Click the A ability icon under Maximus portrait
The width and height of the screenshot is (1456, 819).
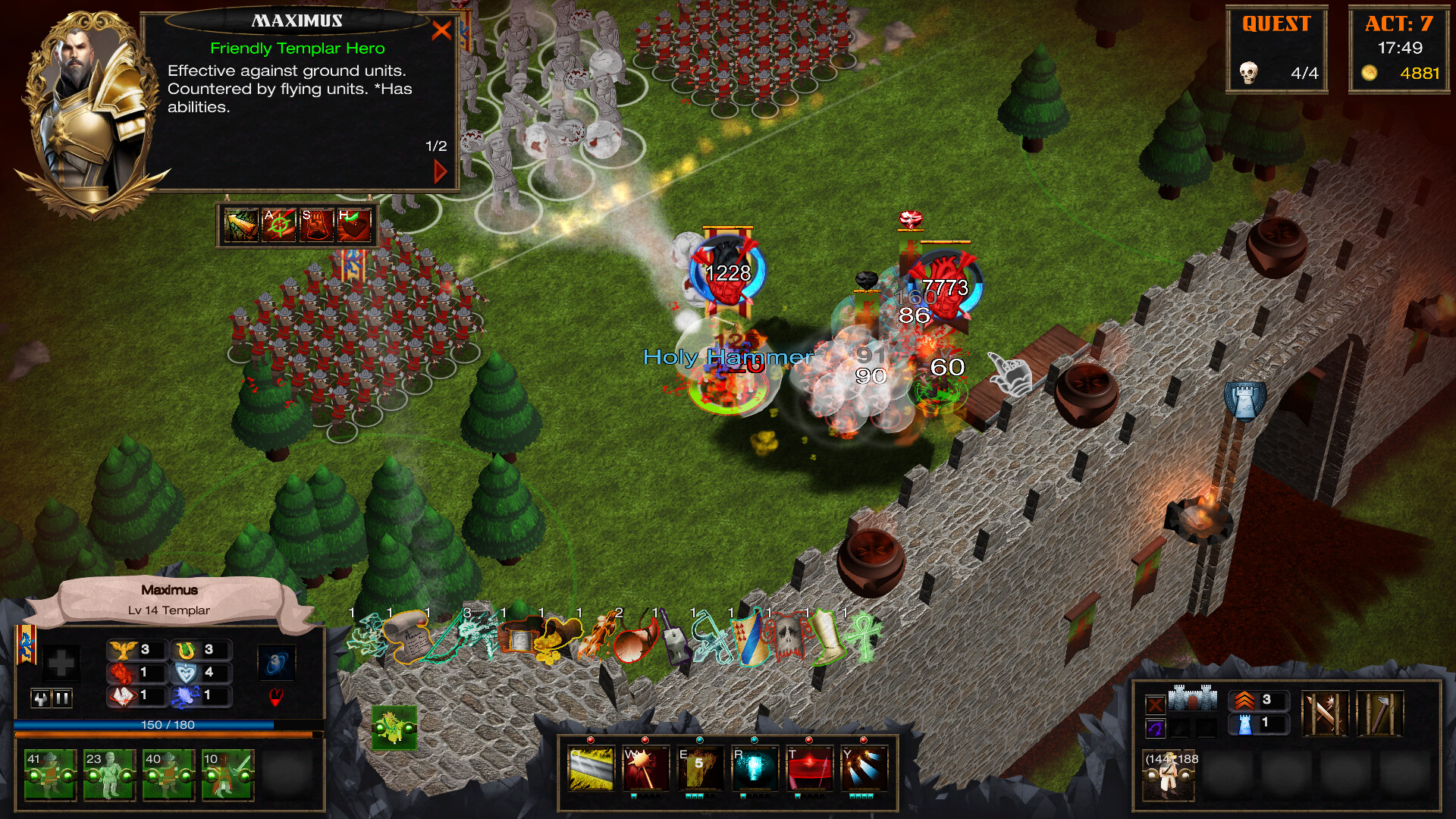(279, 224)
